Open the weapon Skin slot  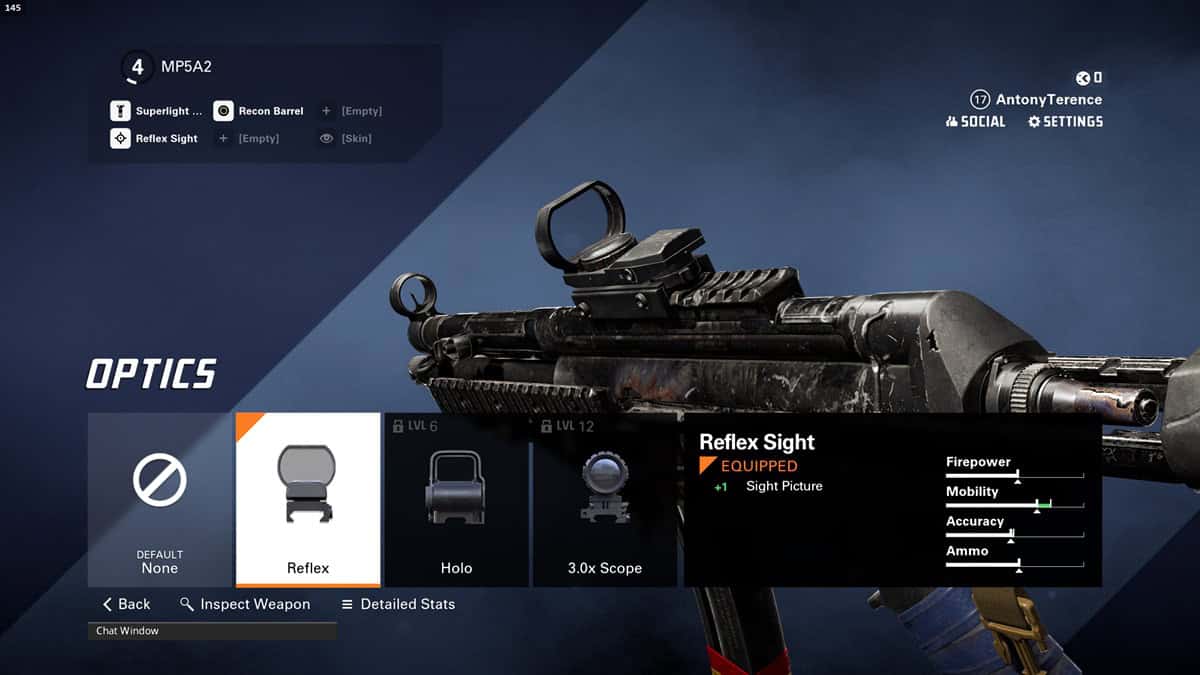(x=346, y=139)
